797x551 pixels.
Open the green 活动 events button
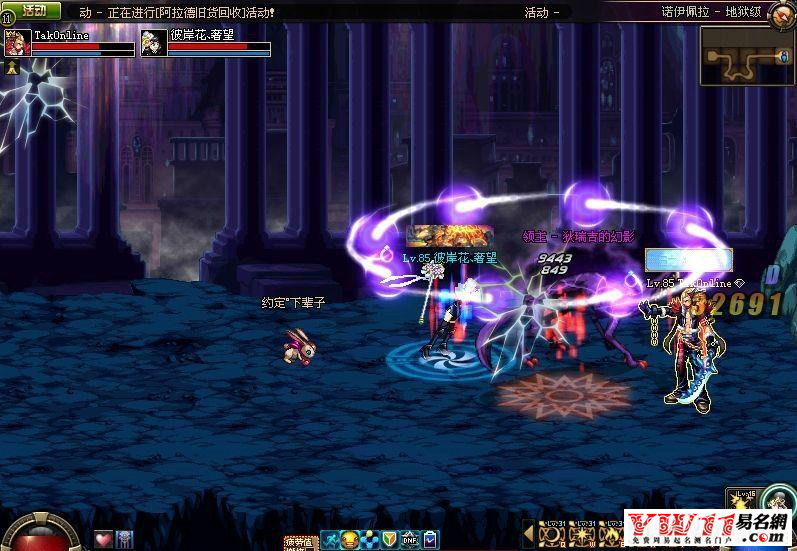coord(33,10)
